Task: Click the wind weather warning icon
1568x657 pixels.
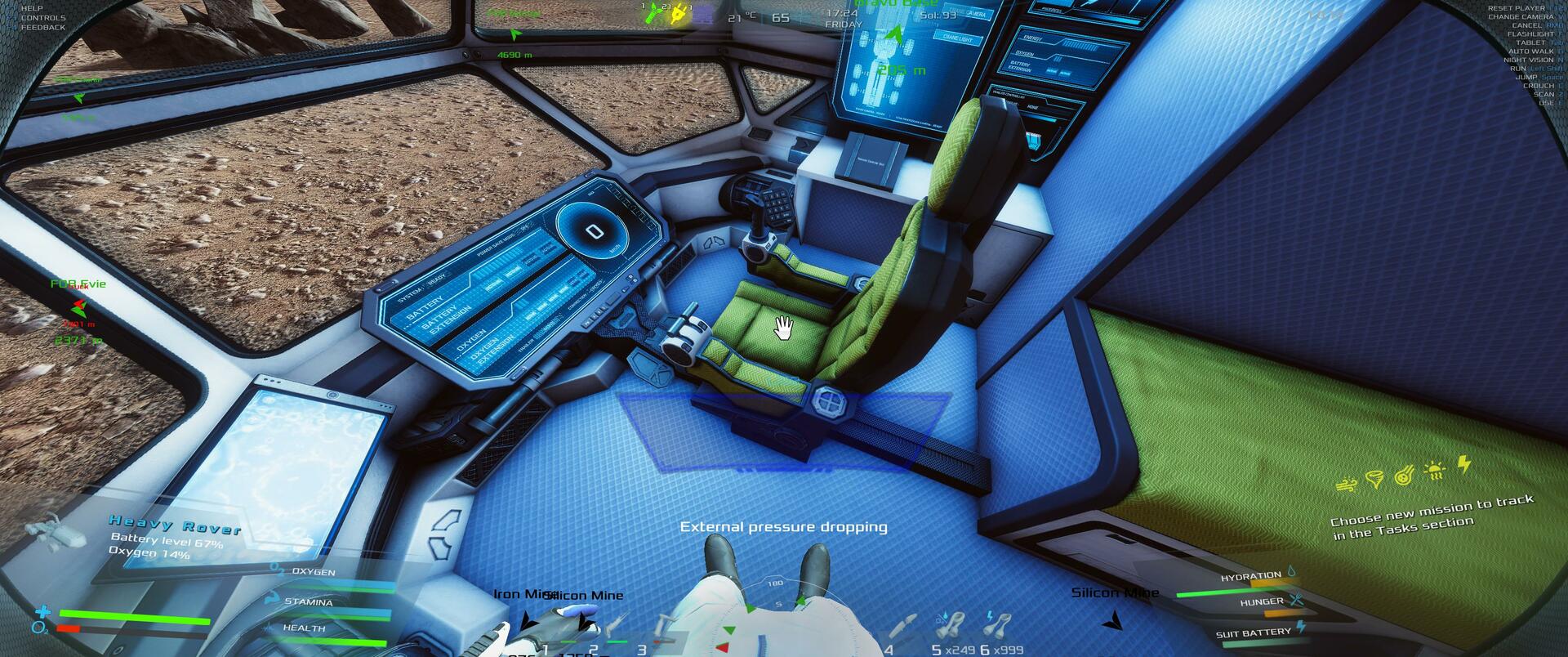Action: click(1346, 485)
